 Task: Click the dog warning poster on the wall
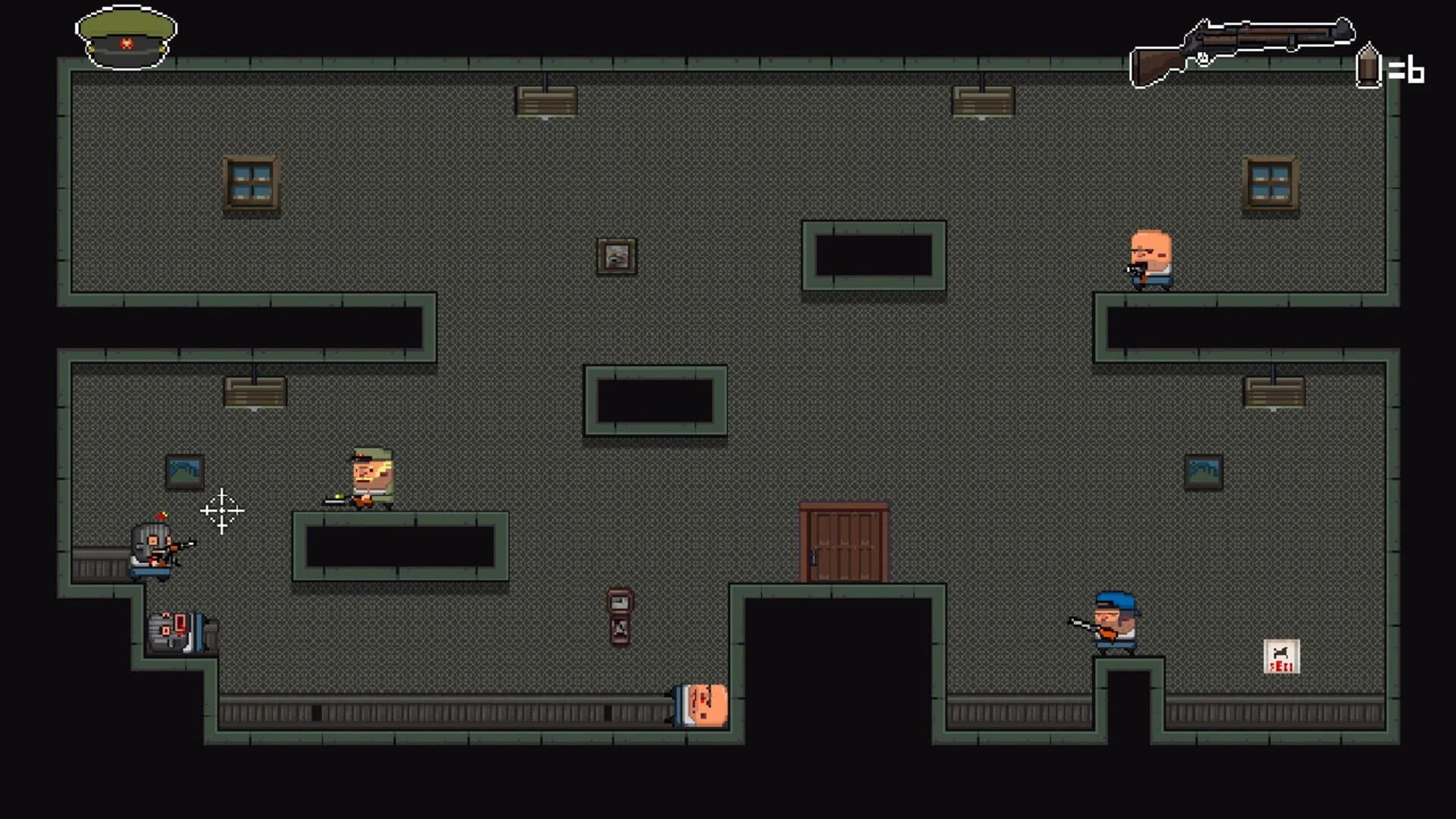(1282, 657)
